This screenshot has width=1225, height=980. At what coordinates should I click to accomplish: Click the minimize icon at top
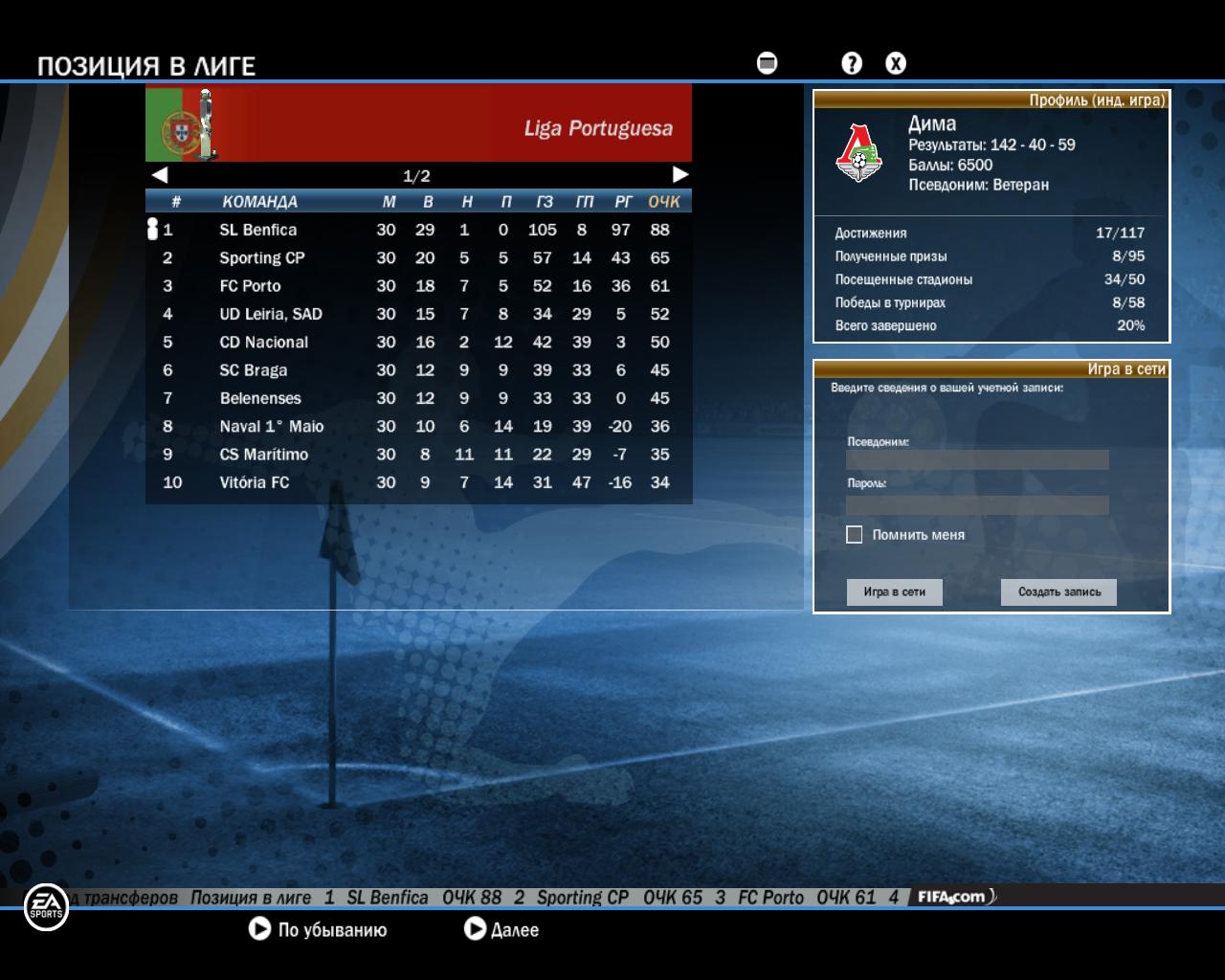[767, 63]
